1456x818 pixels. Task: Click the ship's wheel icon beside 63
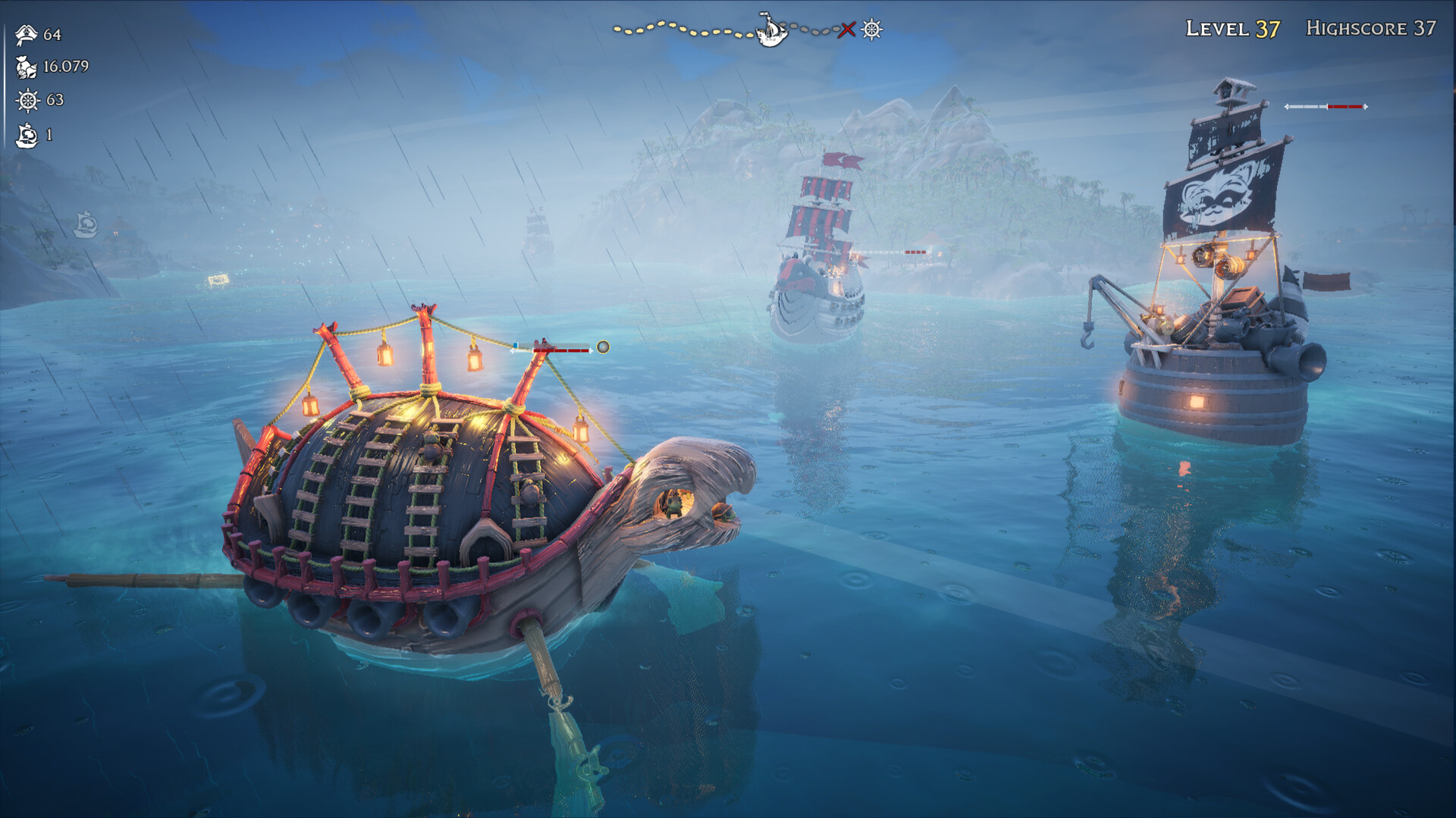[x=27, y=100]
